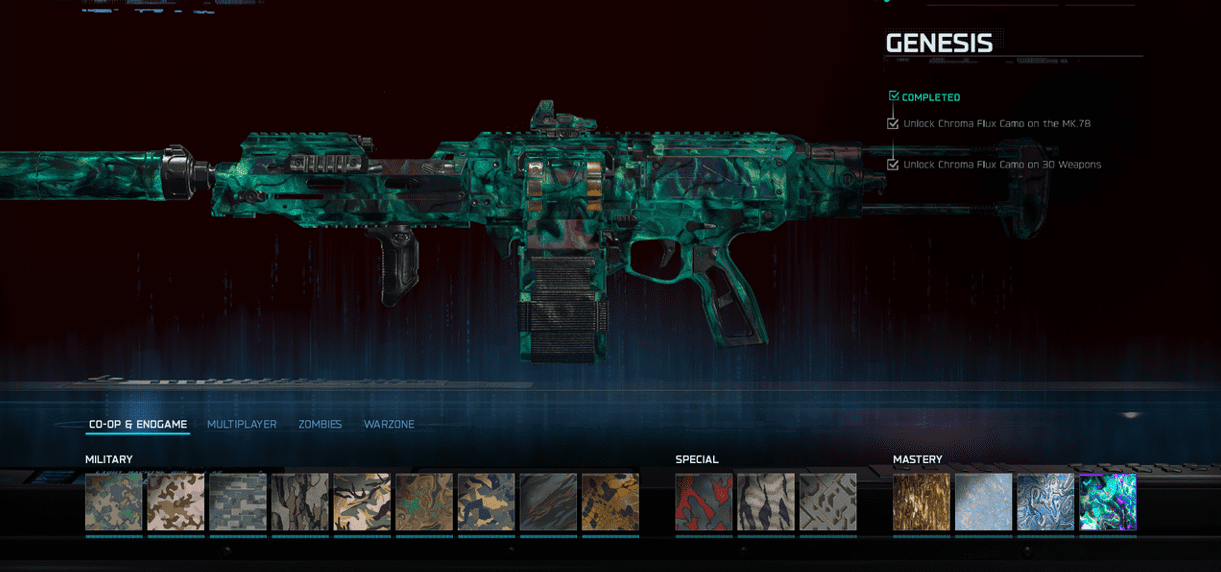Equip the tree bark military camo
1221x572 pixels.
coord(300,502)
